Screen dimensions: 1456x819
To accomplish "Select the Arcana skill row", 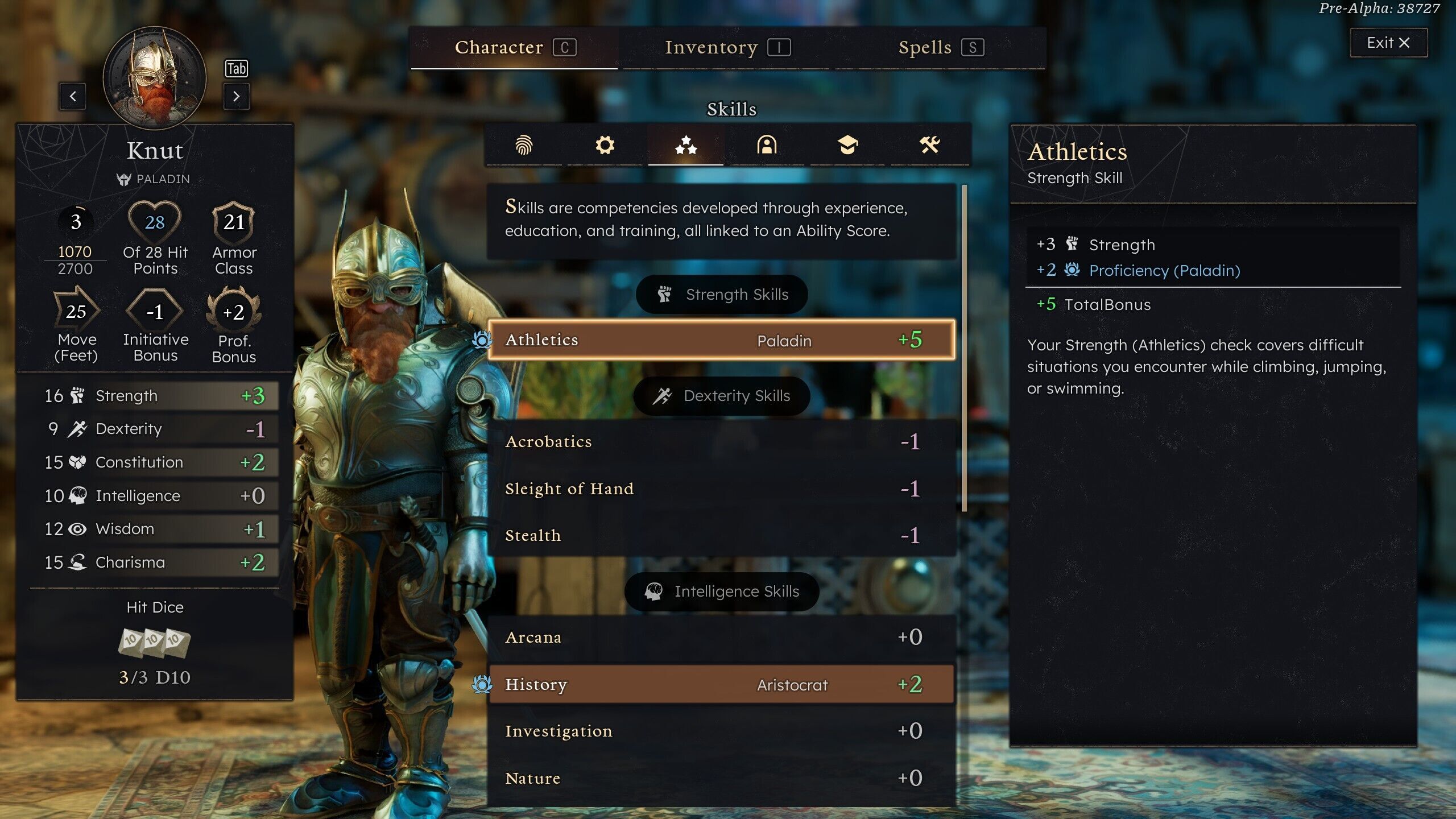I will 721,637.
